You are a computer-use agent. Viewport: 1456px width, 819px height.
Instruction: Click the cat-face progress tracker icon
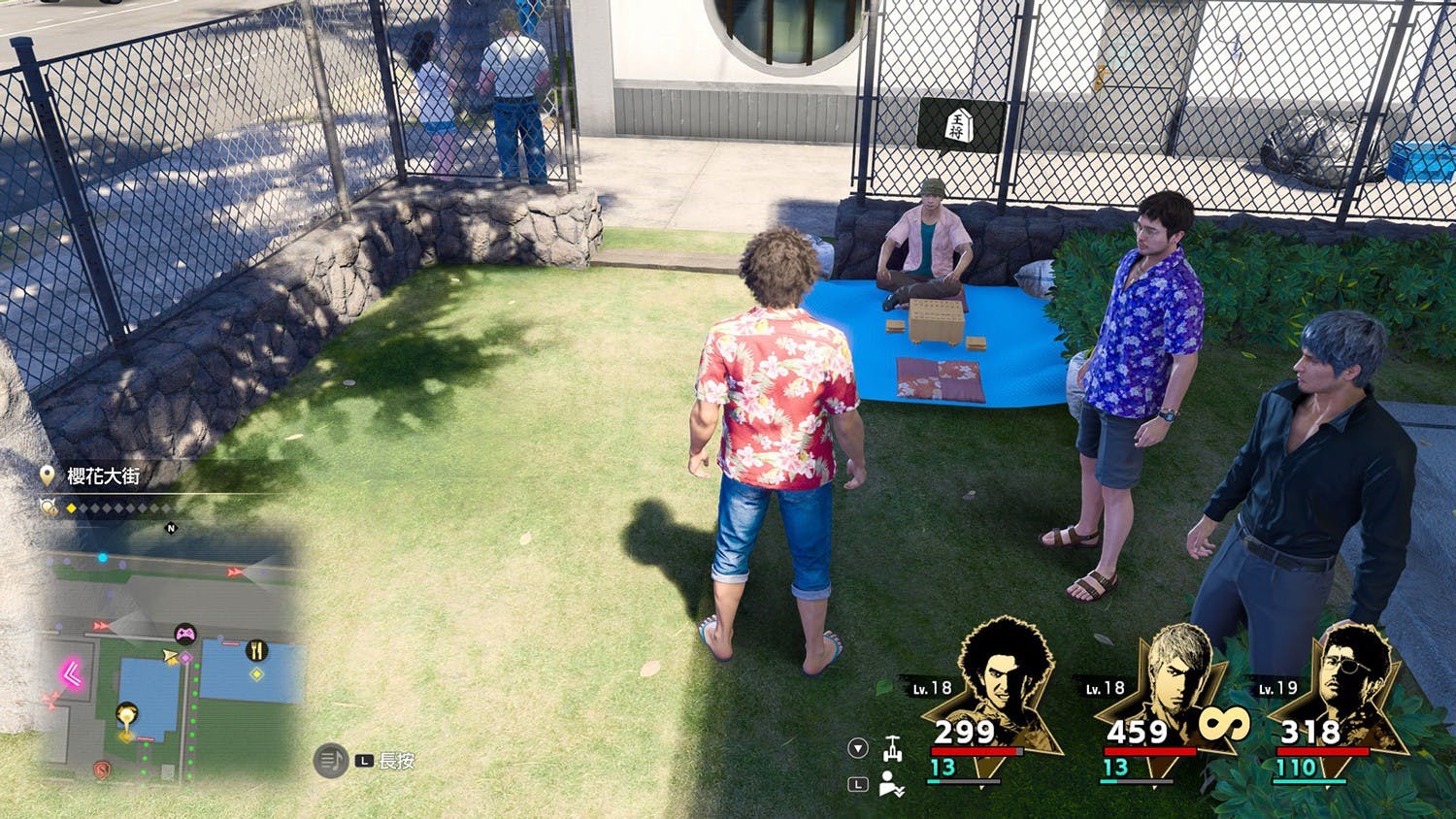(49, 507)
